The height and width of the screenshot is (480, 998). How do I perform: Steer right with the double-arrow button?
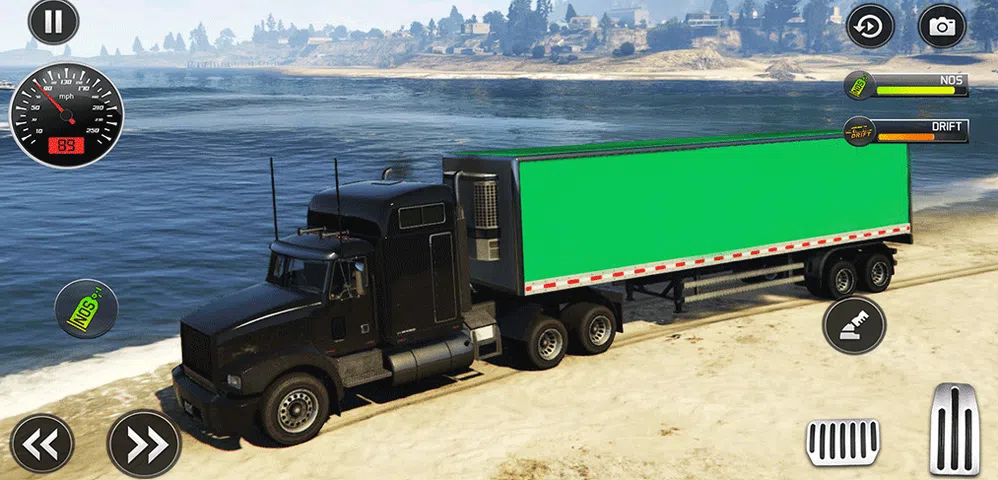tap(143, 443)
